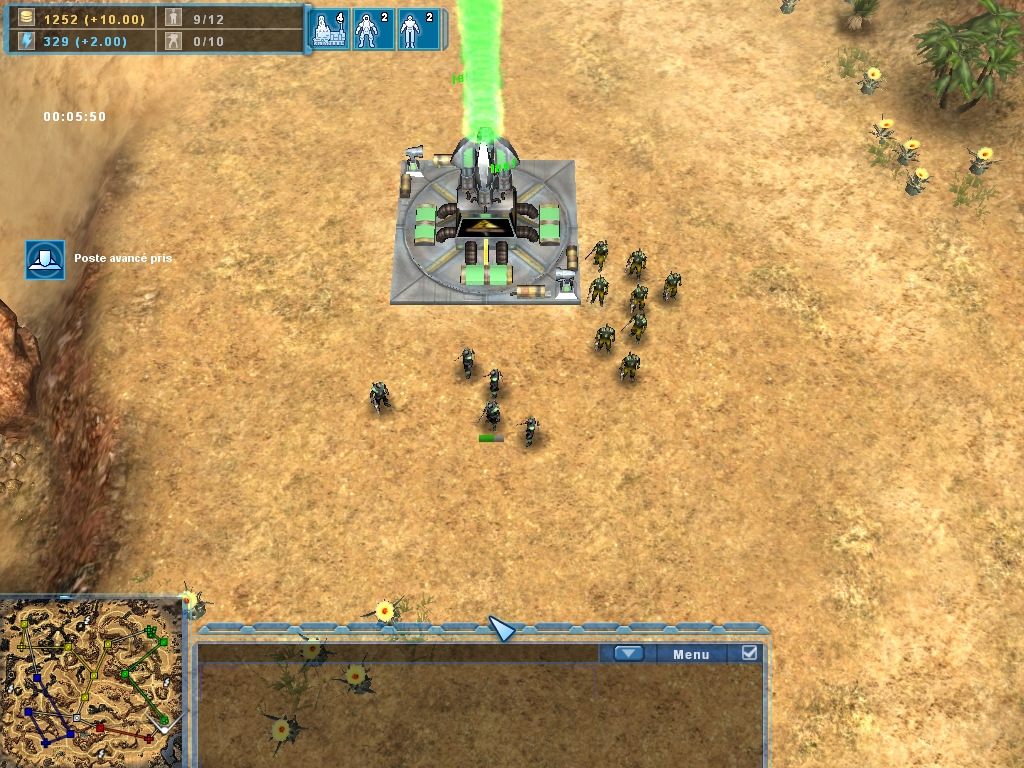Open the Menu button
Image resolution: width=1024 pixels, height=768 pixels.
[x=691, y=654]
